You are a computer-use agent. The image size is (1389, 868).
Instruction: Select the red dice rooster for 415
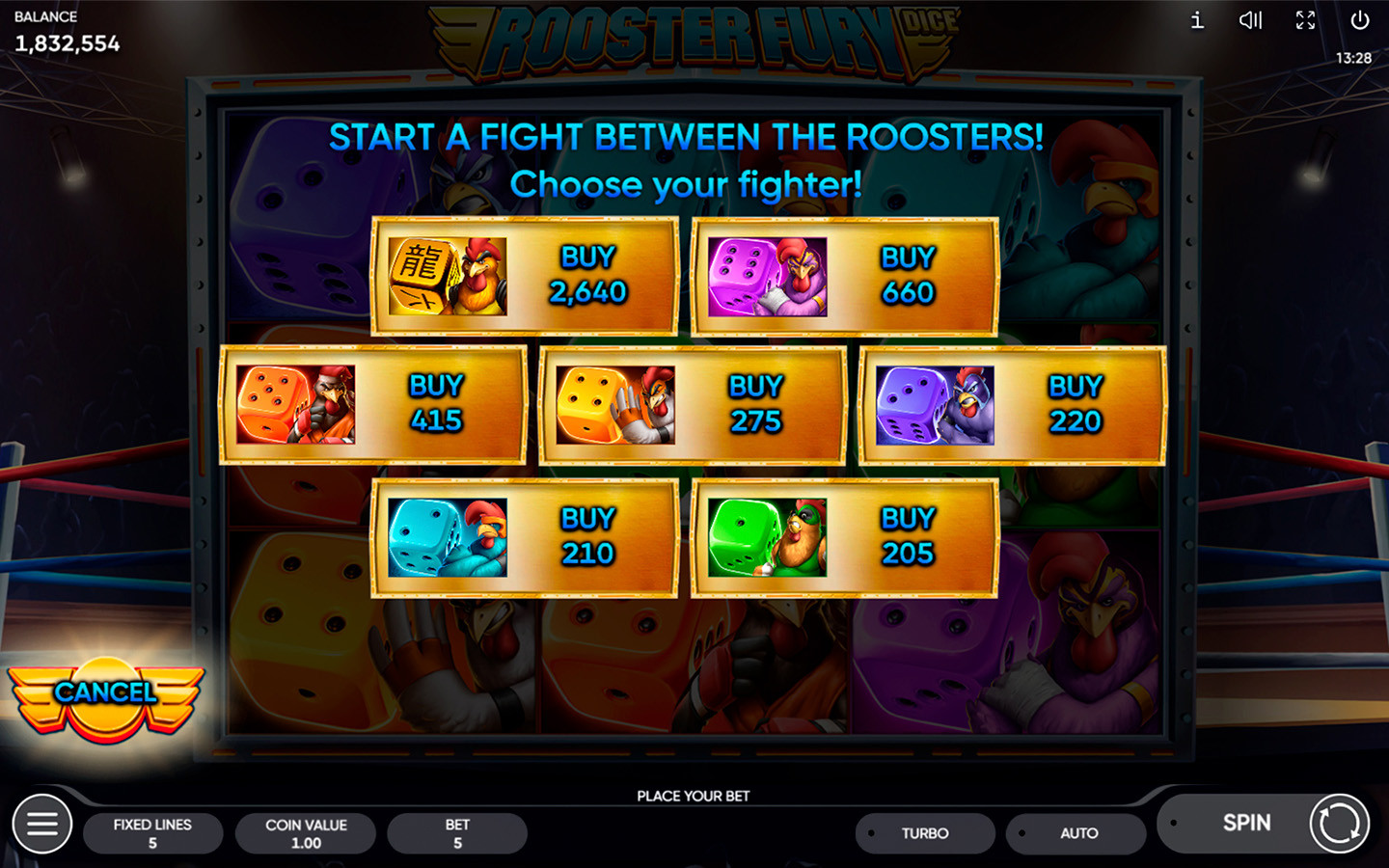(x=373, y=405)
